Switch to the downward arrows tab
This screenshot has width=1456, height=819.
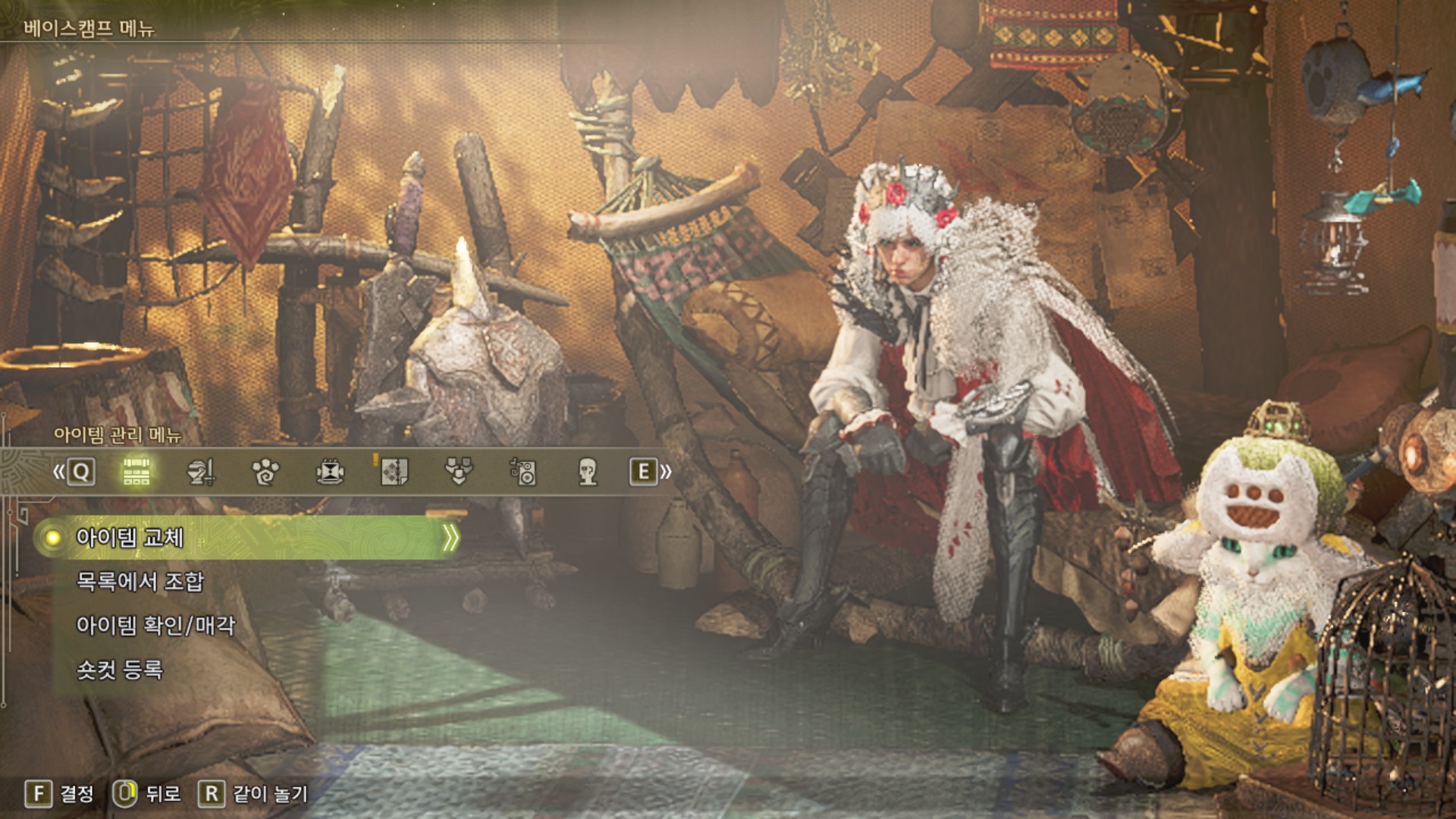pyautogui.click(x=459, y=472)
